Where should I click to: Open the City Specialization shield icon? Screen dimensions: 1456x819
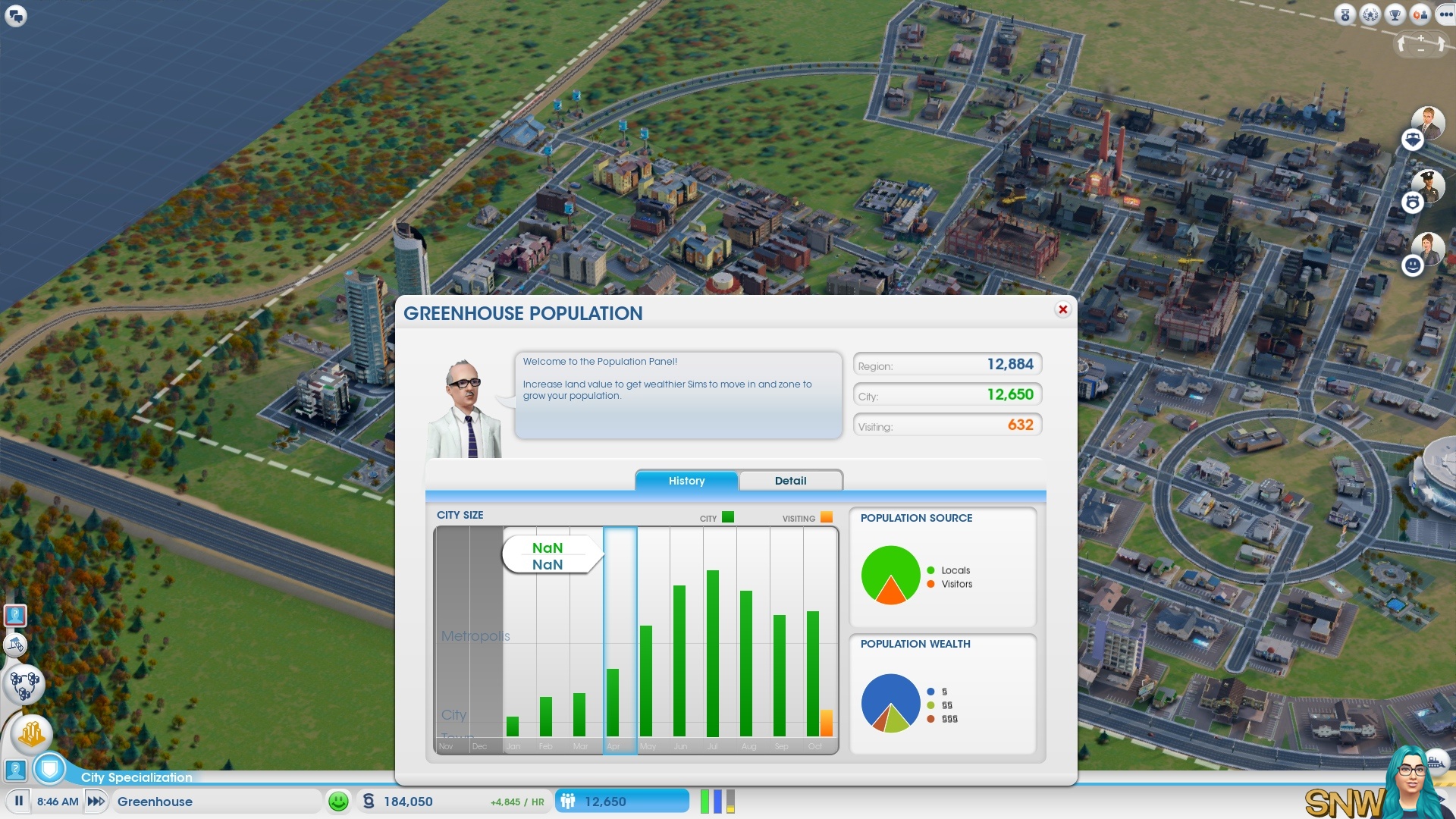51,768
